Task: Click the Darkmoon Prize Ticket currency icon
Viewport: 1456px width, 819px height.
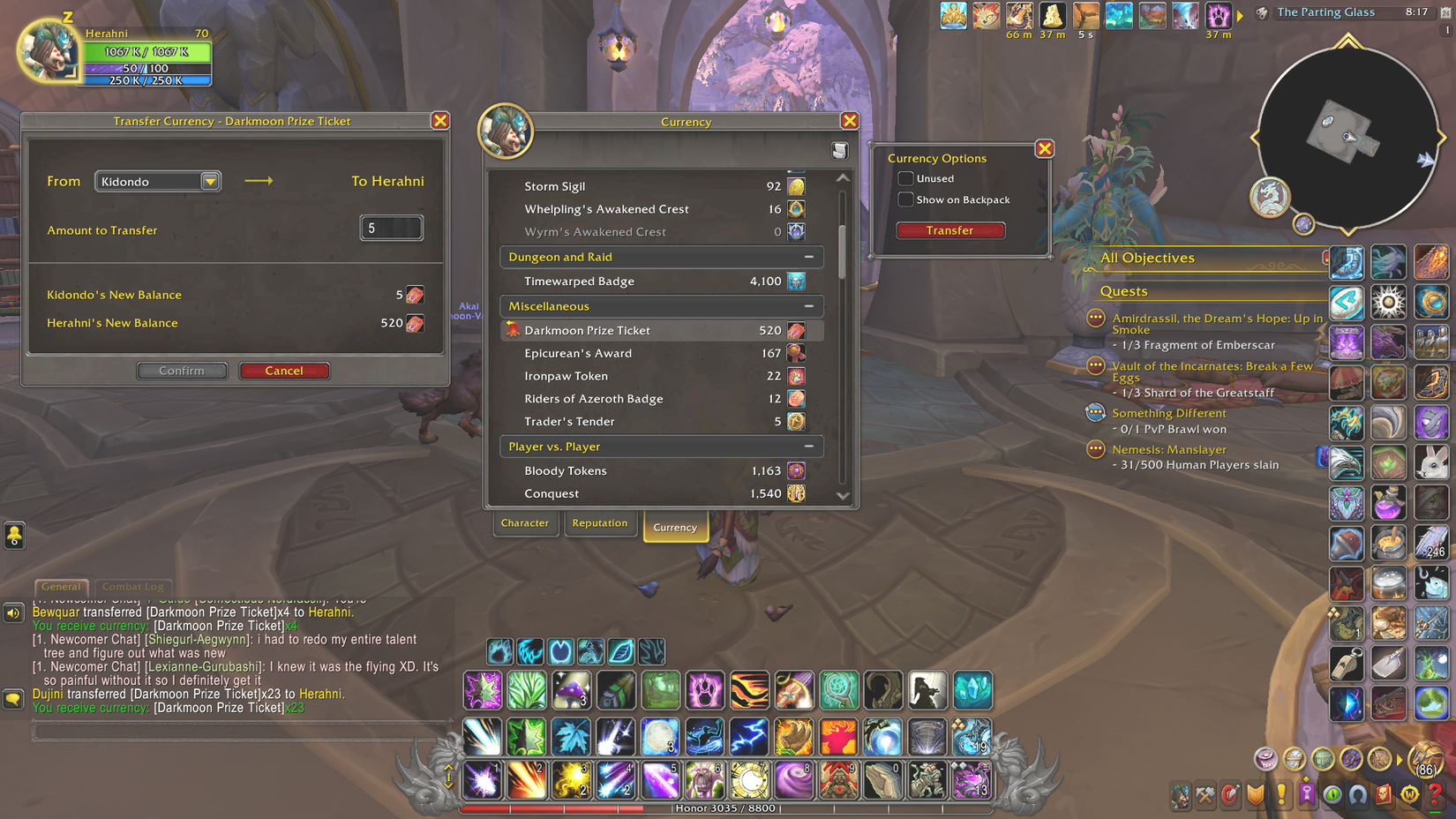Action: coord(797,330)
